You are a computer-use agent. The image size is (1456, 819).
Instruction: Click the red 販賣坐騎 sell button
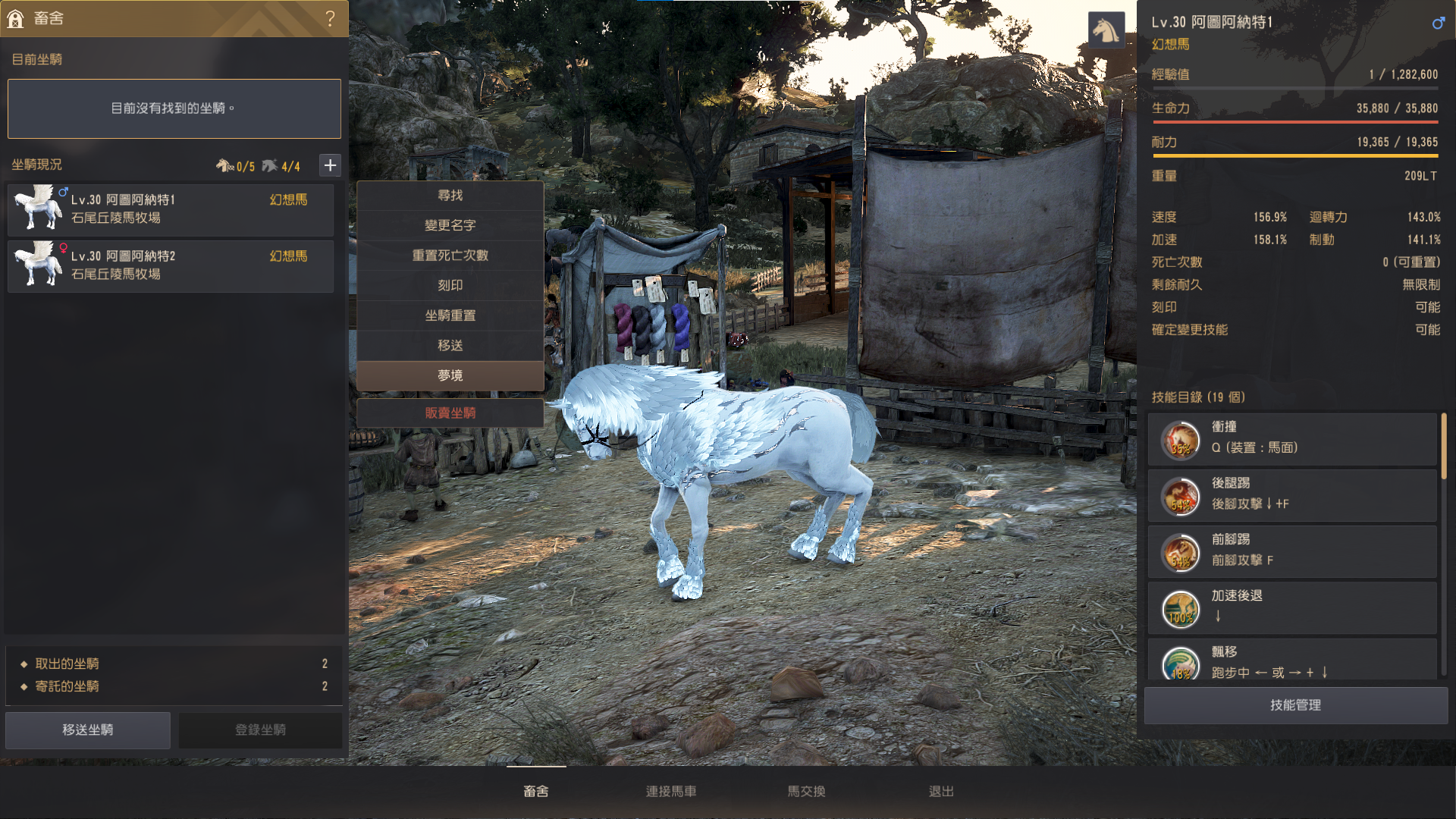pos(450,413)
